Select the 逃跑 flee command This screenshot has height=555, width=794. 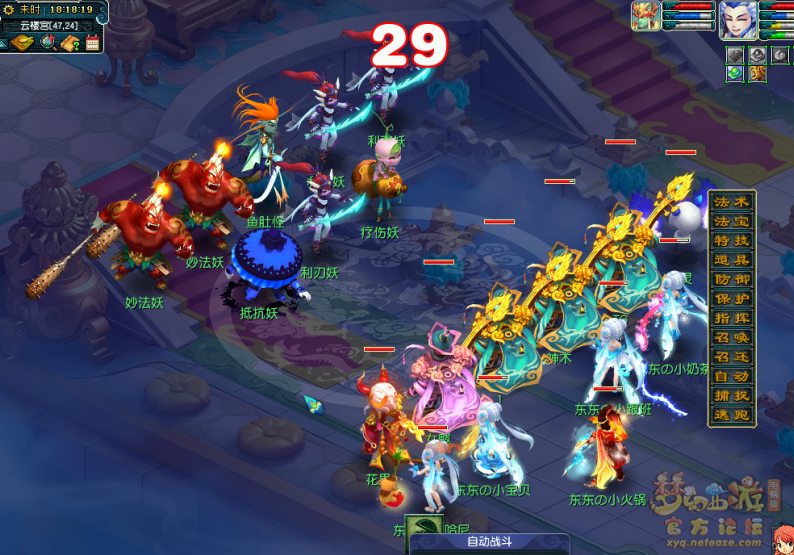click(731, 414)
